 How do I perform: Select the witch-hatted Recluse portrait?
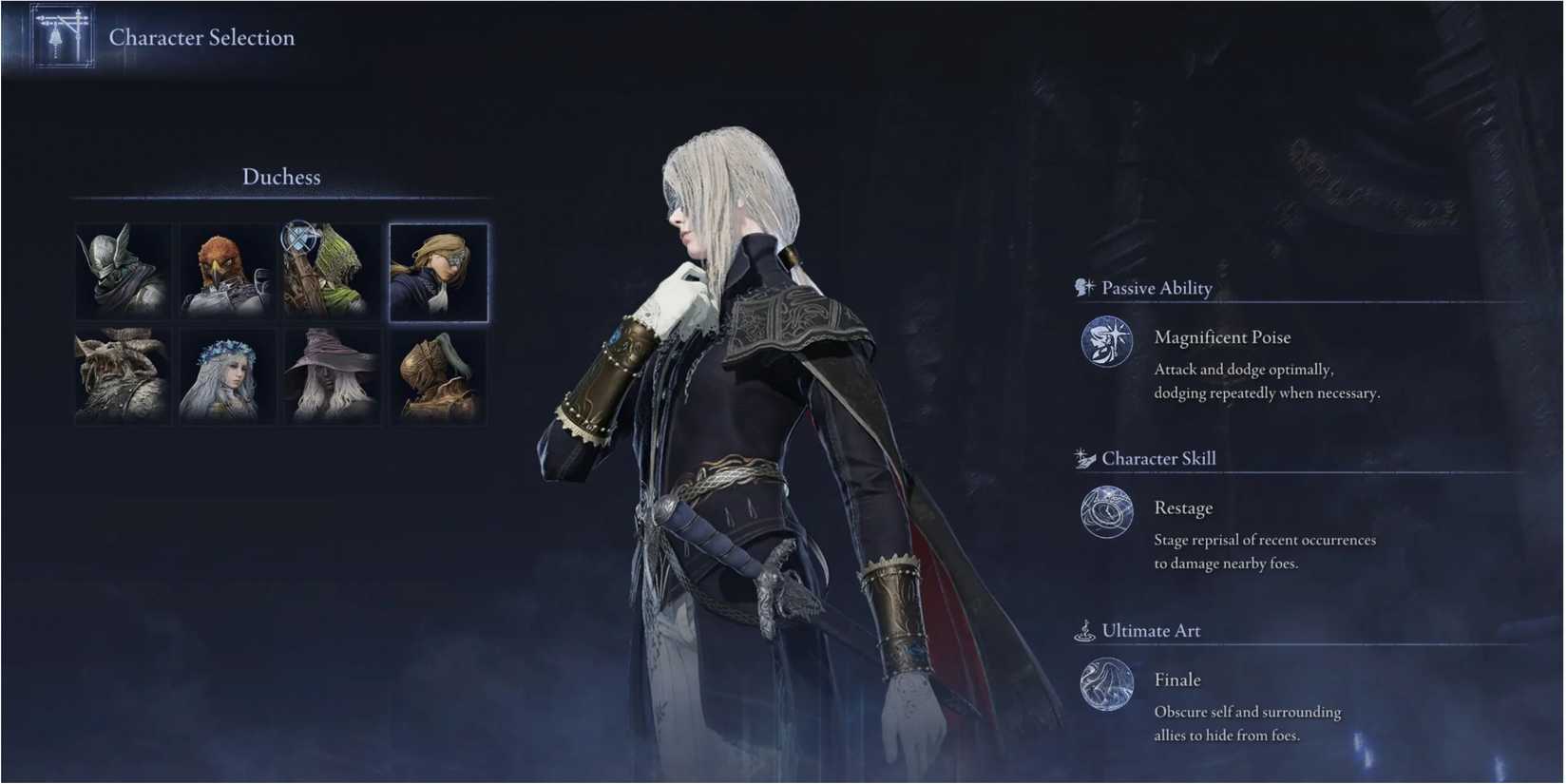click(332, 376)
